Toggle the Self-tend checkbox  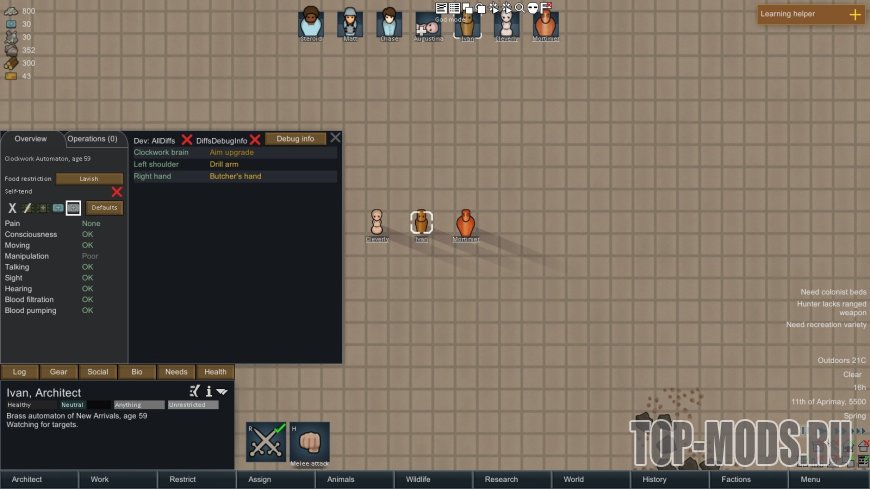coord(117,192)
